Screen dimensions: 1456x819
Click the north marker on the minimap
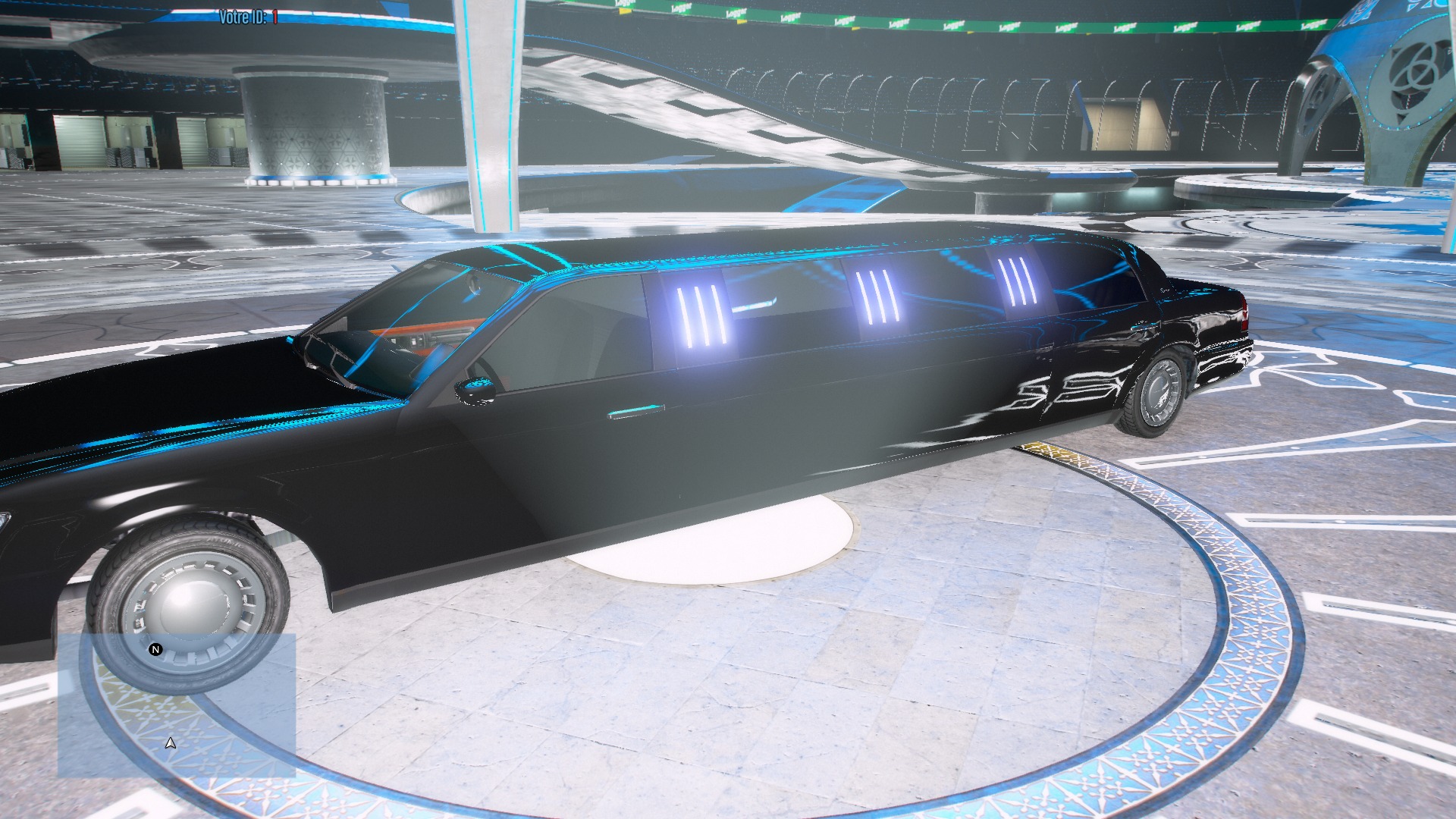pos(156,650)
